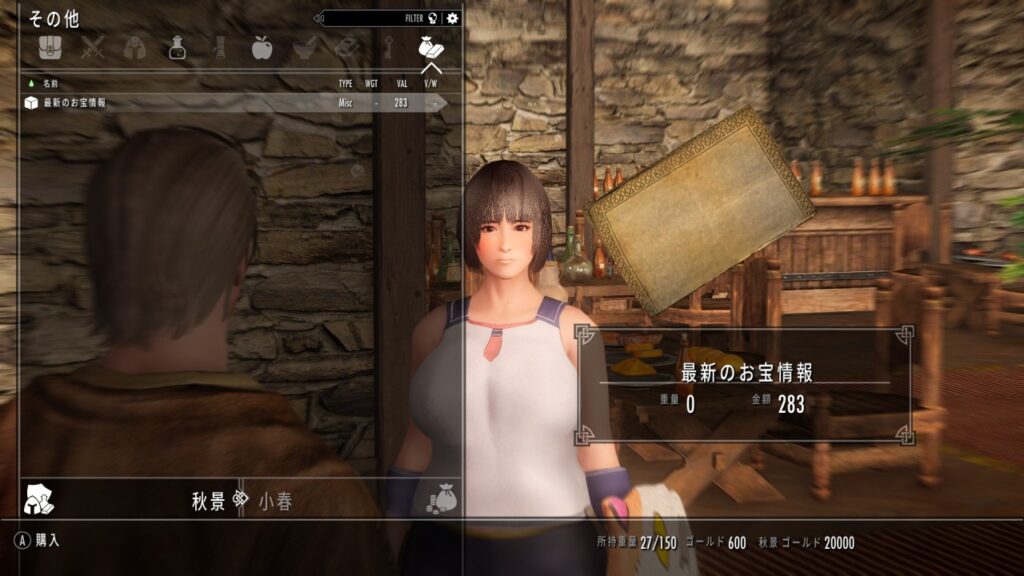Viewport: 1024px width, 576px height.
Task: Switch to the books category
Action: 346,47
